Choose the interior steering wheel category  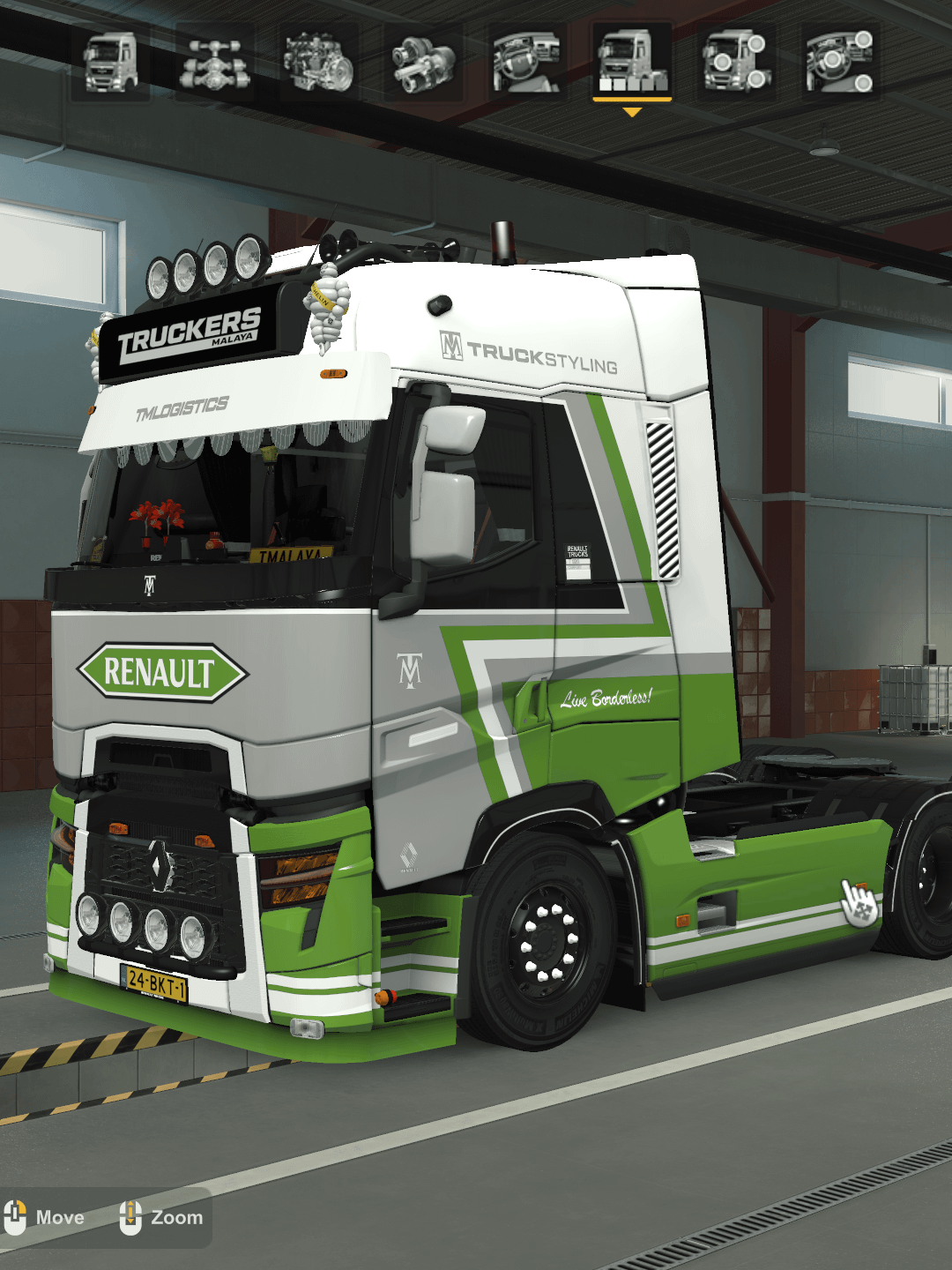click(527, 63)
